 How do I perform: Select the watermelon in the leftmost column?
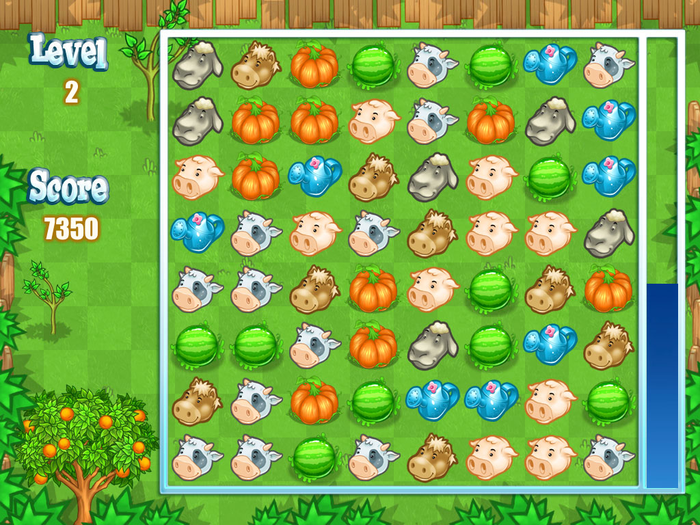point(196,346)
